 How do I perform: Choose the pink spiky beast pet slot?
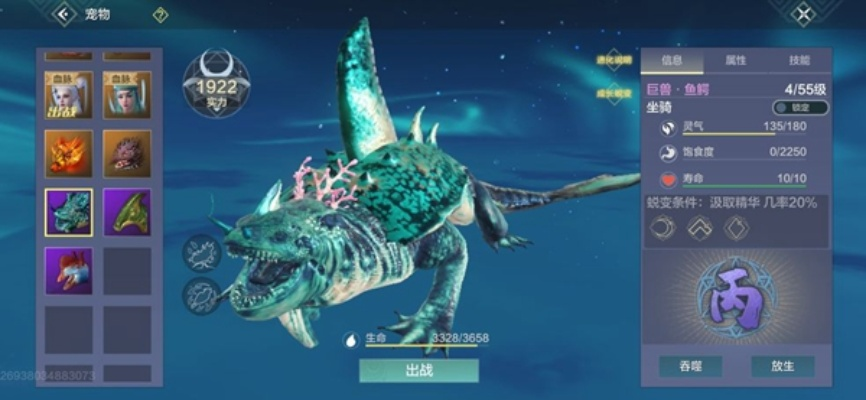pyautogui.click(x=127, y=153)
